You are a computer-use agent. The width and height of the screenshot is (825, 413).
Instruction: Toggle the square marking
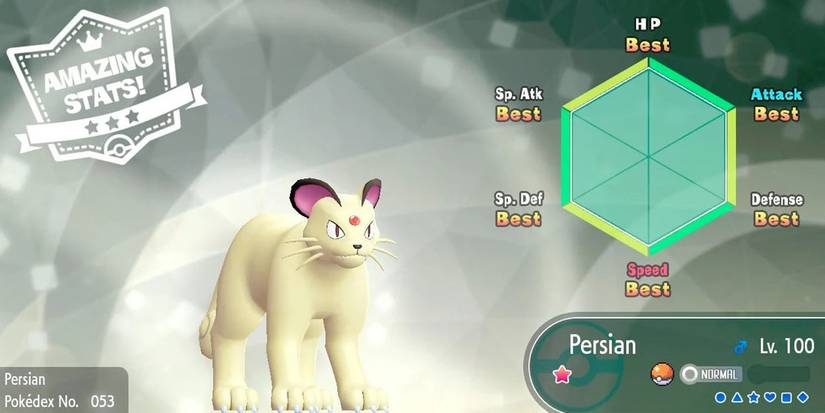coord(786,398)
